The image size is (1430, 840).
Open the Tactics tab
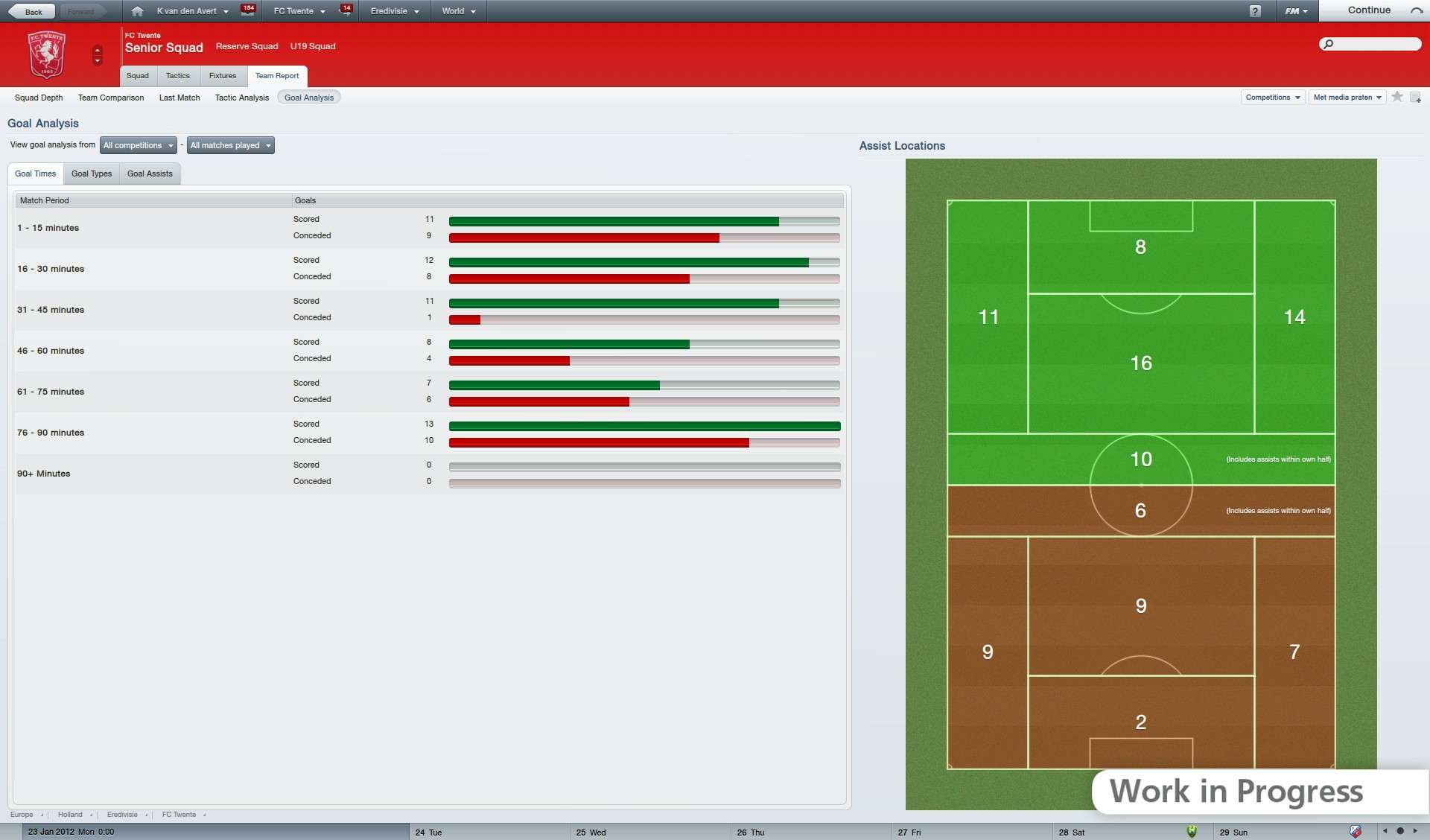178,75
